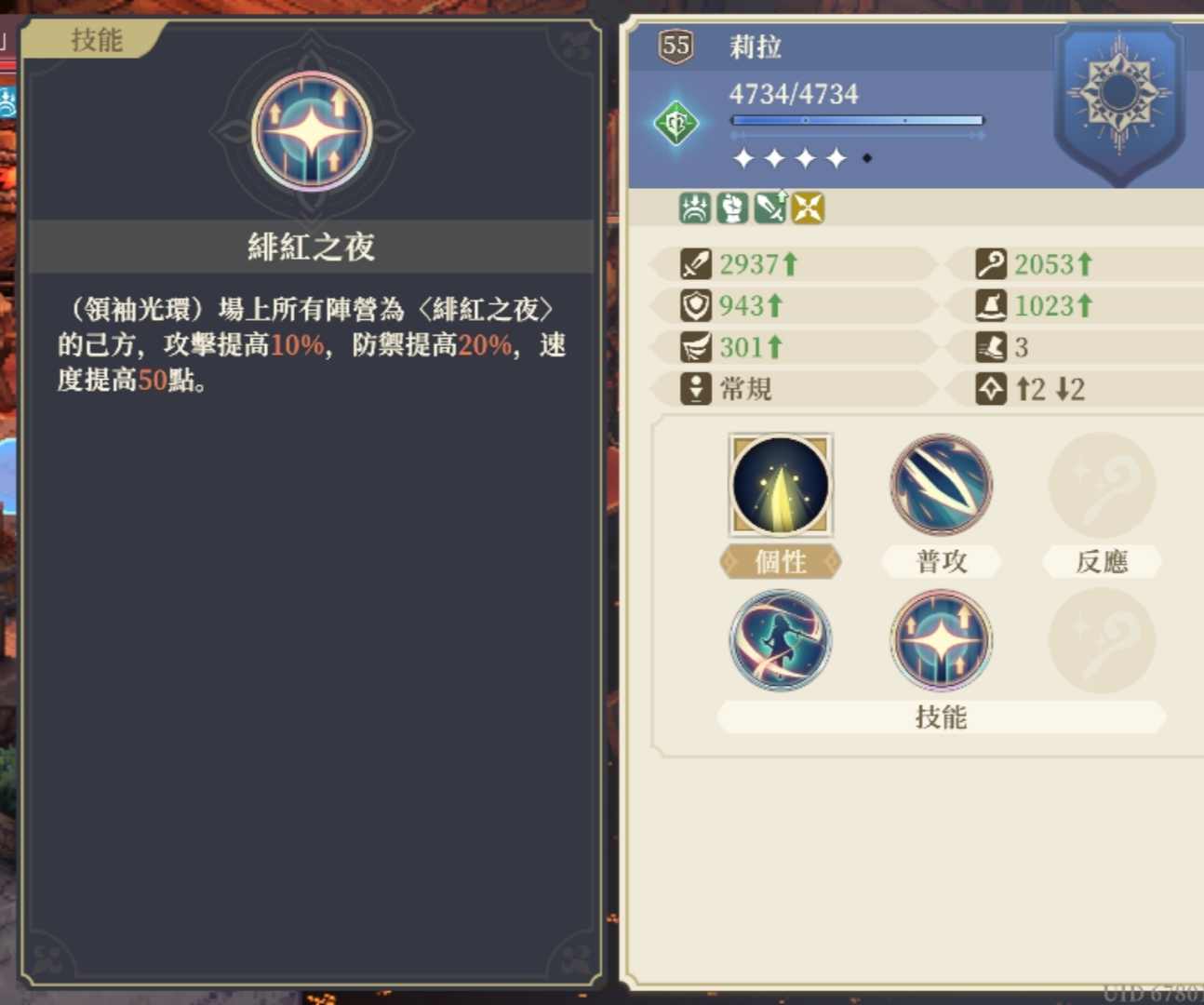
Task: Select the 個性 (personality) skill icon
Action: pyautogui.click(x=781, y=485)
